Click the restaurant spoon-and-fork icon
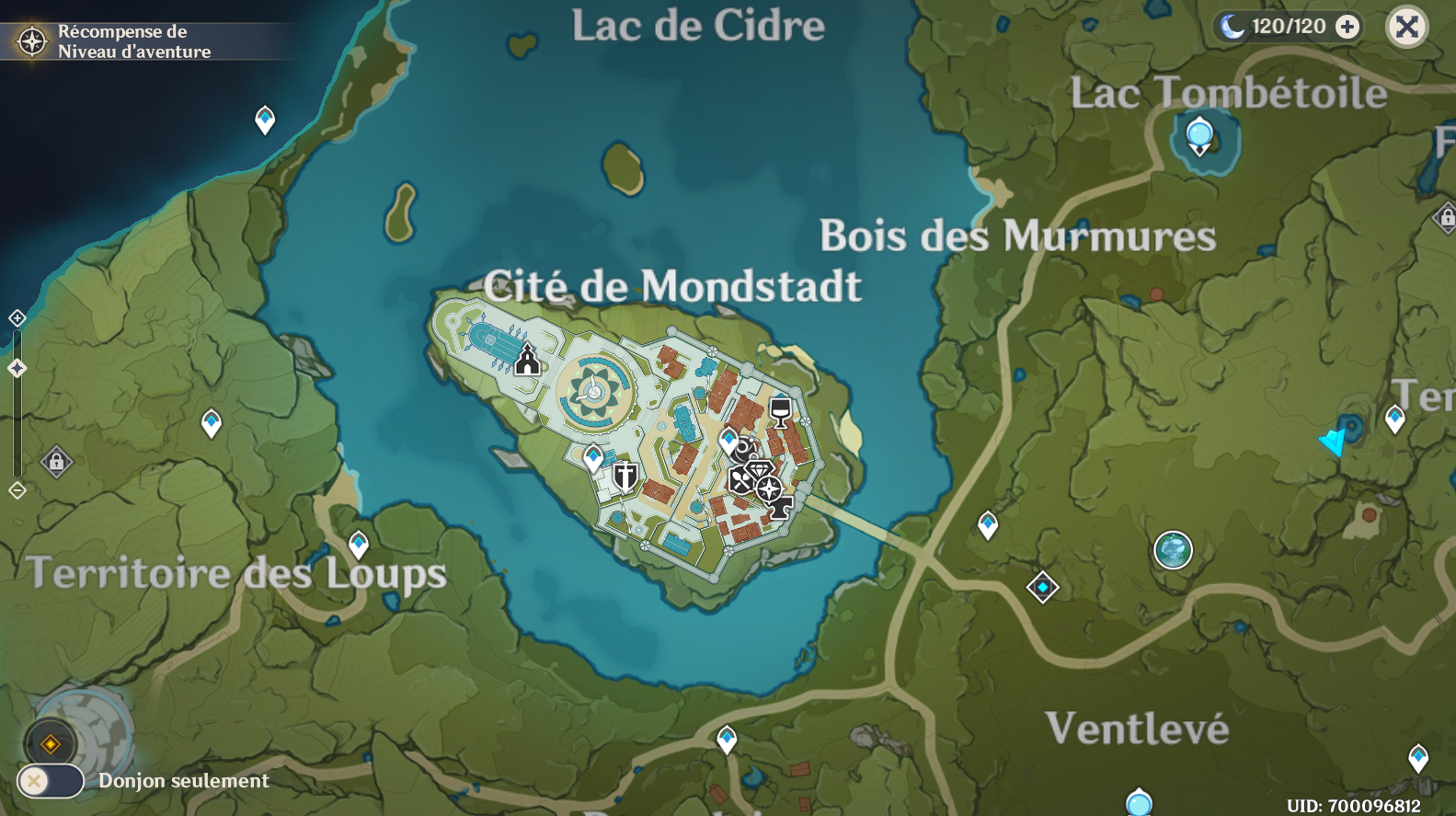 click(x=741, y=479)
